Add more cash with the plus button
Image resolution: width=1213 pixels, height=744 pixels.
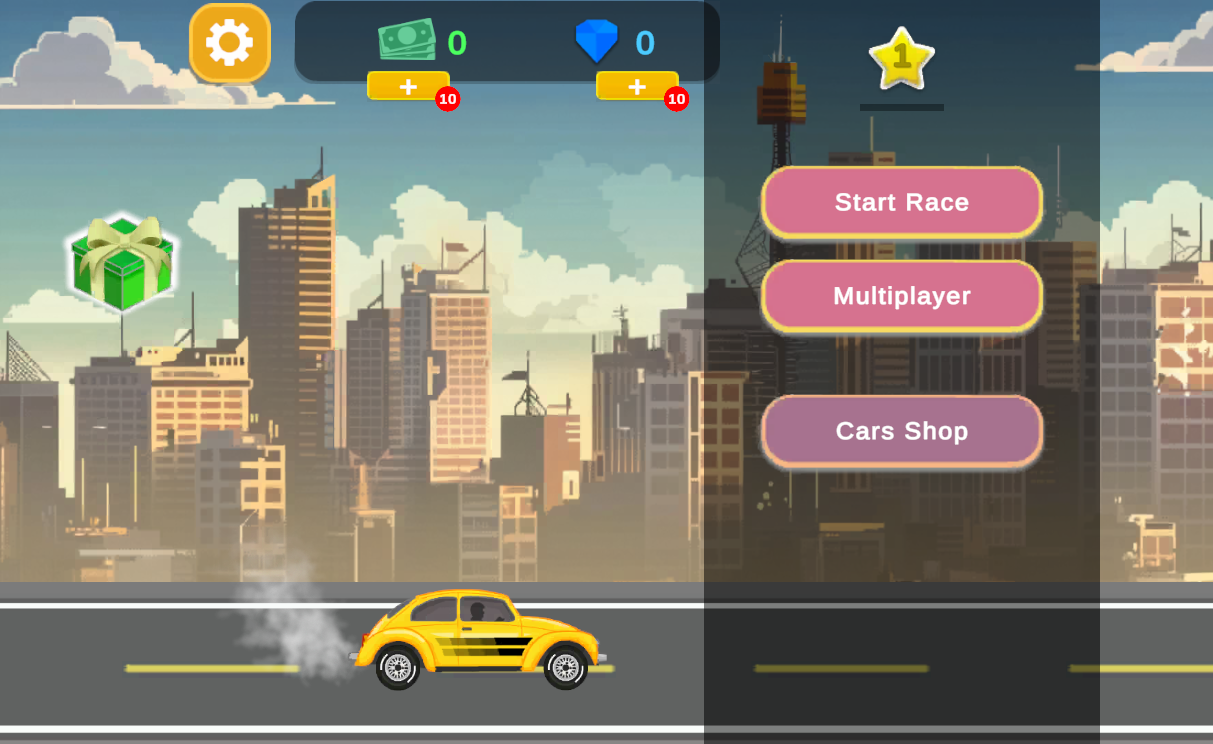pyautogui.click(x=408, y=86)
